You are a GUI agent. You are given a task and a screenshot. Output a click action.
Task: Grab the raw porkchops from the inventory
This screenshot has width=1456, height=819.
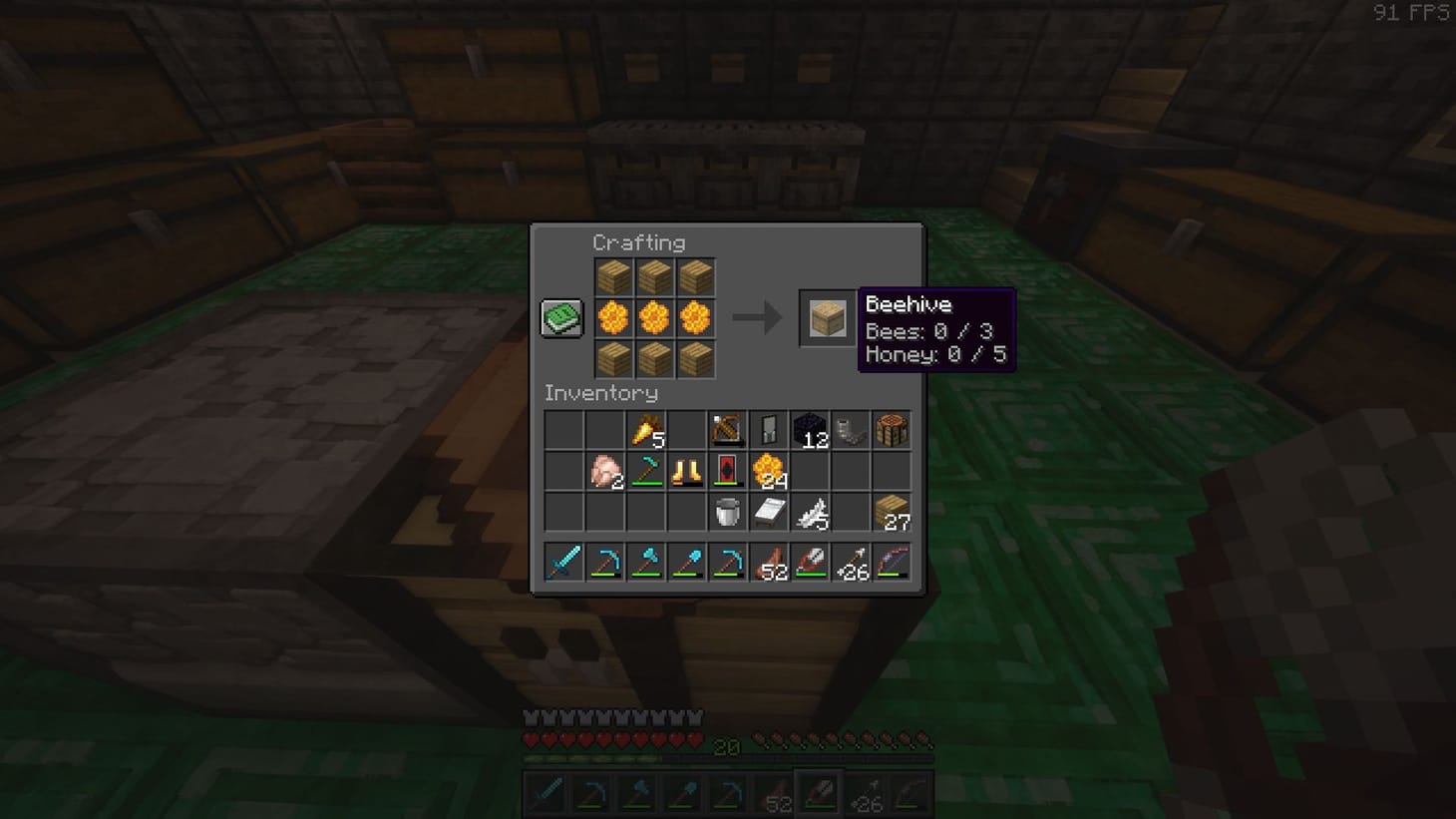tap(603, 471)
